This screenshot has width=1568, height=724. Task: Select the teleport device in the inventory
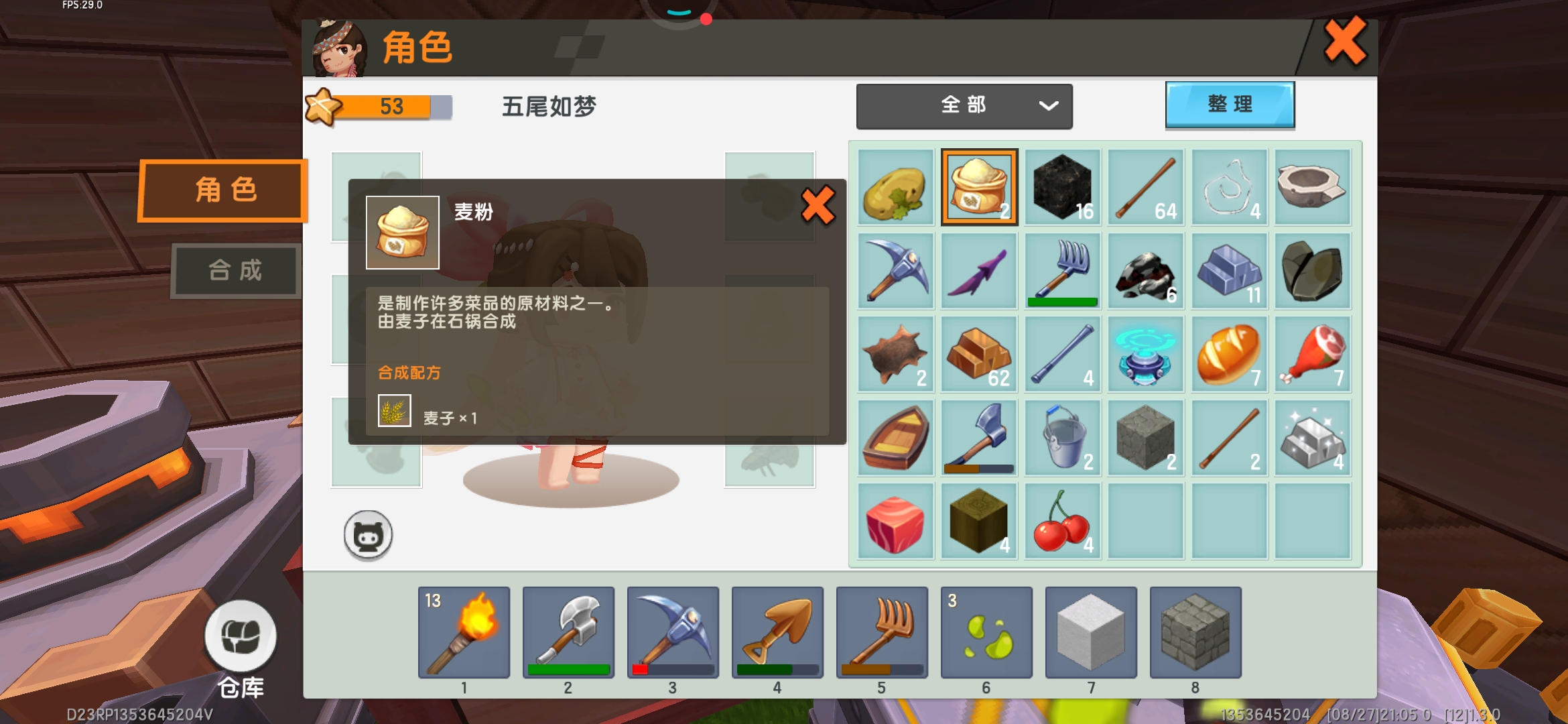coord(1145,354)
